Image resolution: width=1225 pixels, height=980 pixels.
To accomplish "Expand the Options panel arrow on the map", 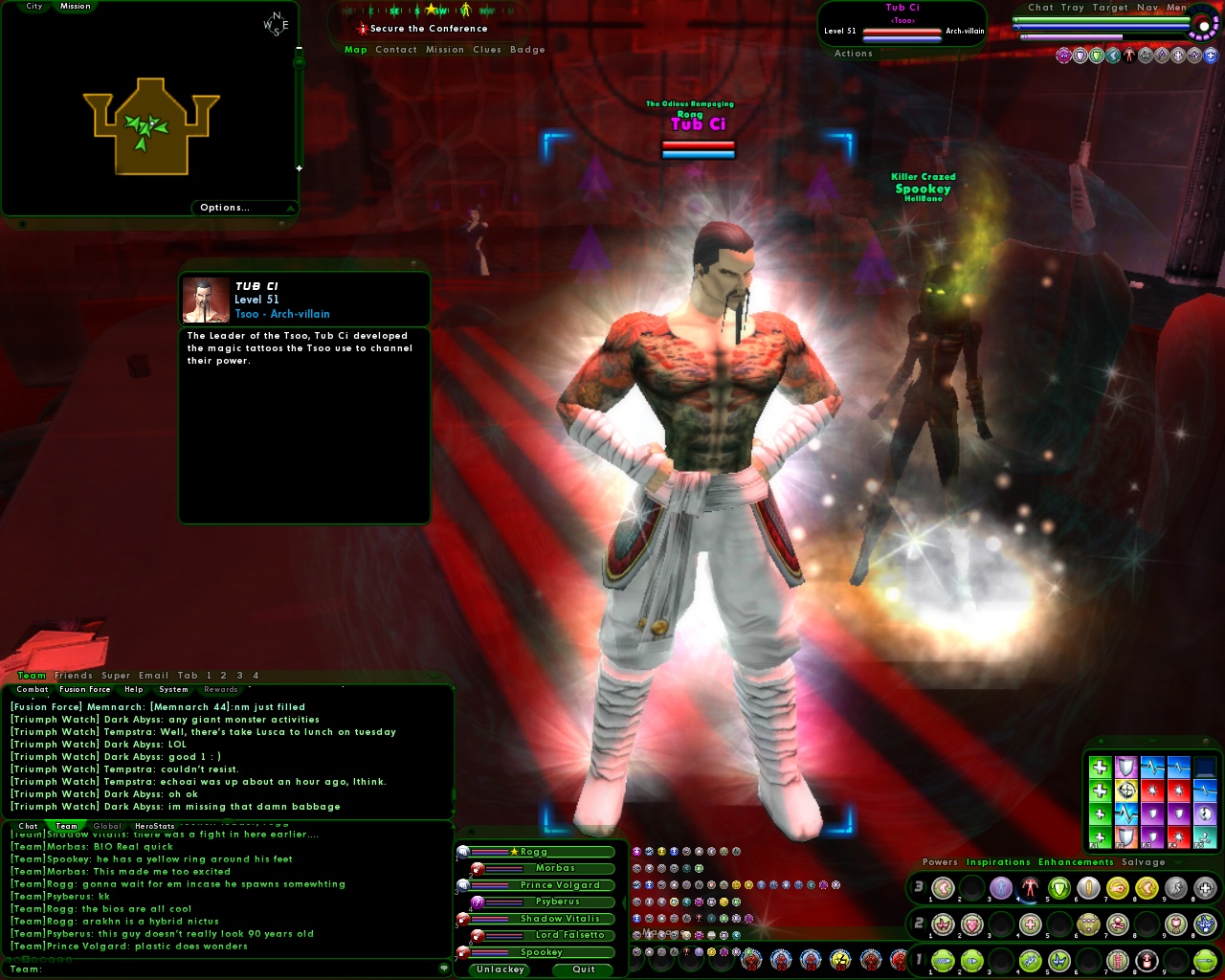I will (x=290, y=207).
